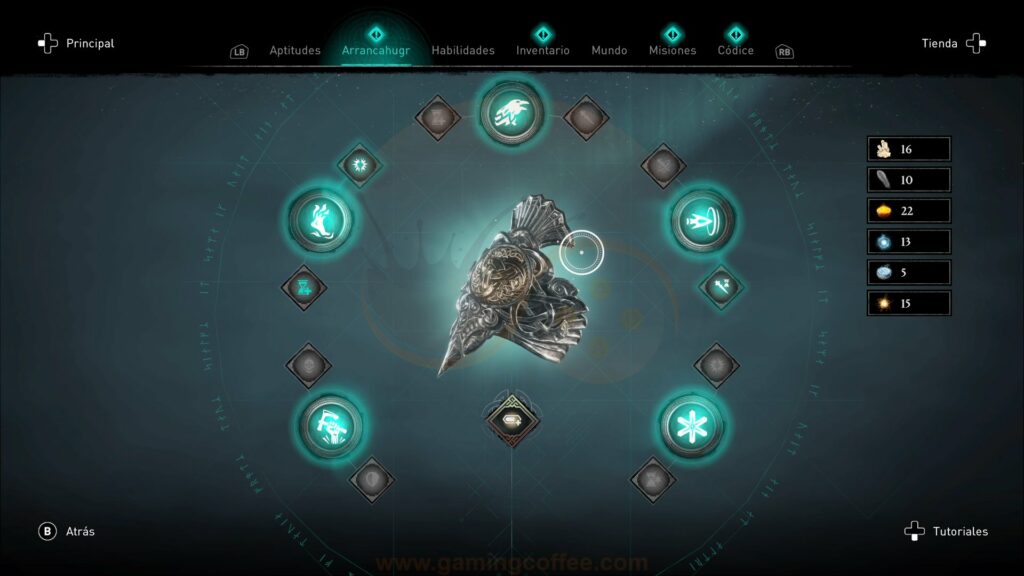The image size is (1024, 576).
Task: Switch to the Aptitudes tab
Action: point(295,50)
